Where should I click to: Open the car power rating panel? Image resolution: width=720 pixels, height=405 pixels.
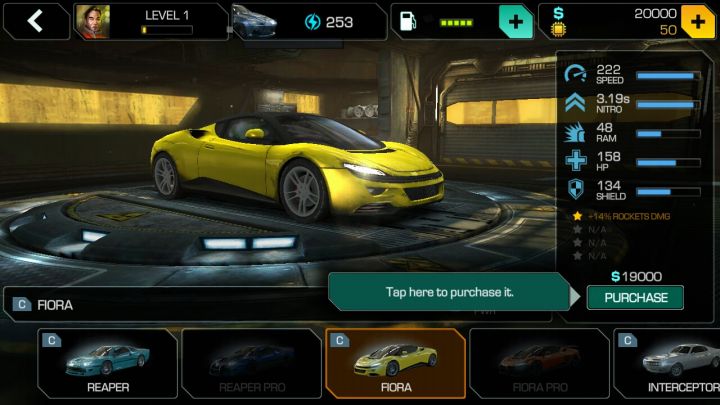coord(308,21)
